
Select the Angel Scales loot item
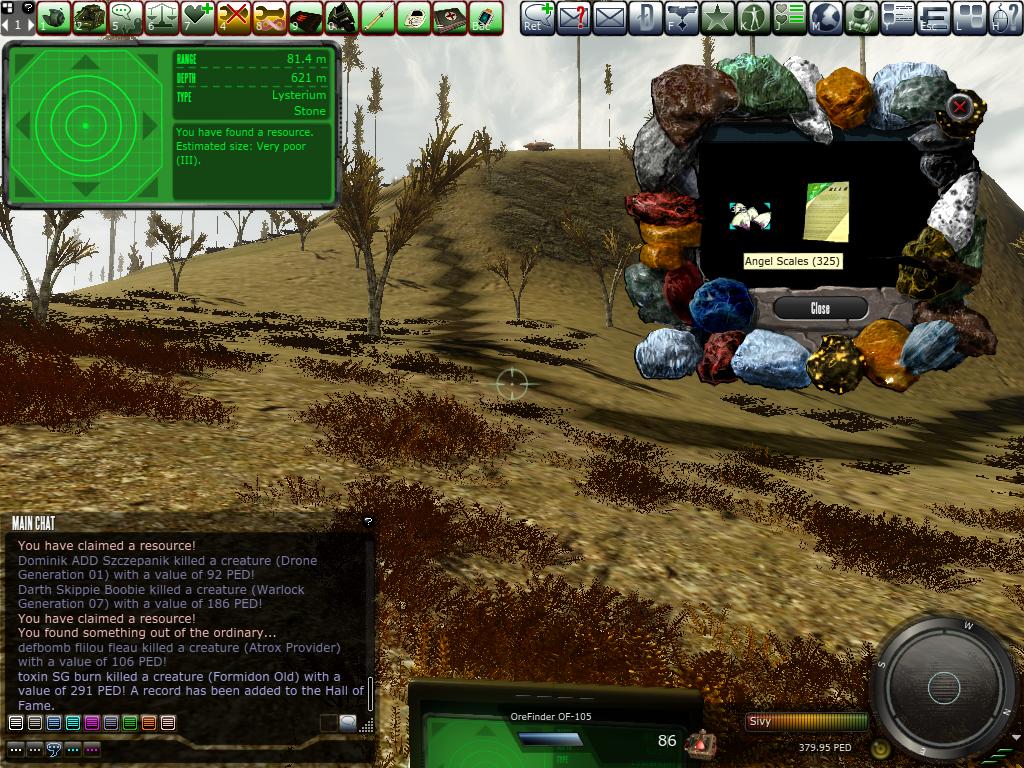pyautogui.click(x=749, y=216)
